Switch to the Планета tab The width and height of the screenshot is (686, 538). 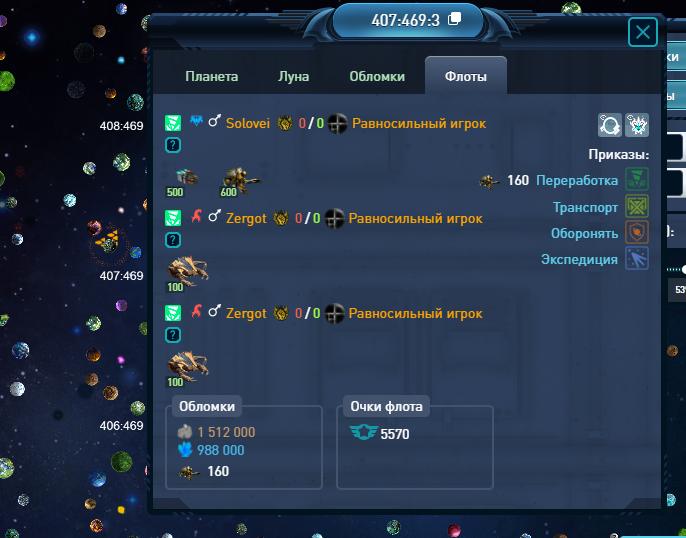coord(212,76)
